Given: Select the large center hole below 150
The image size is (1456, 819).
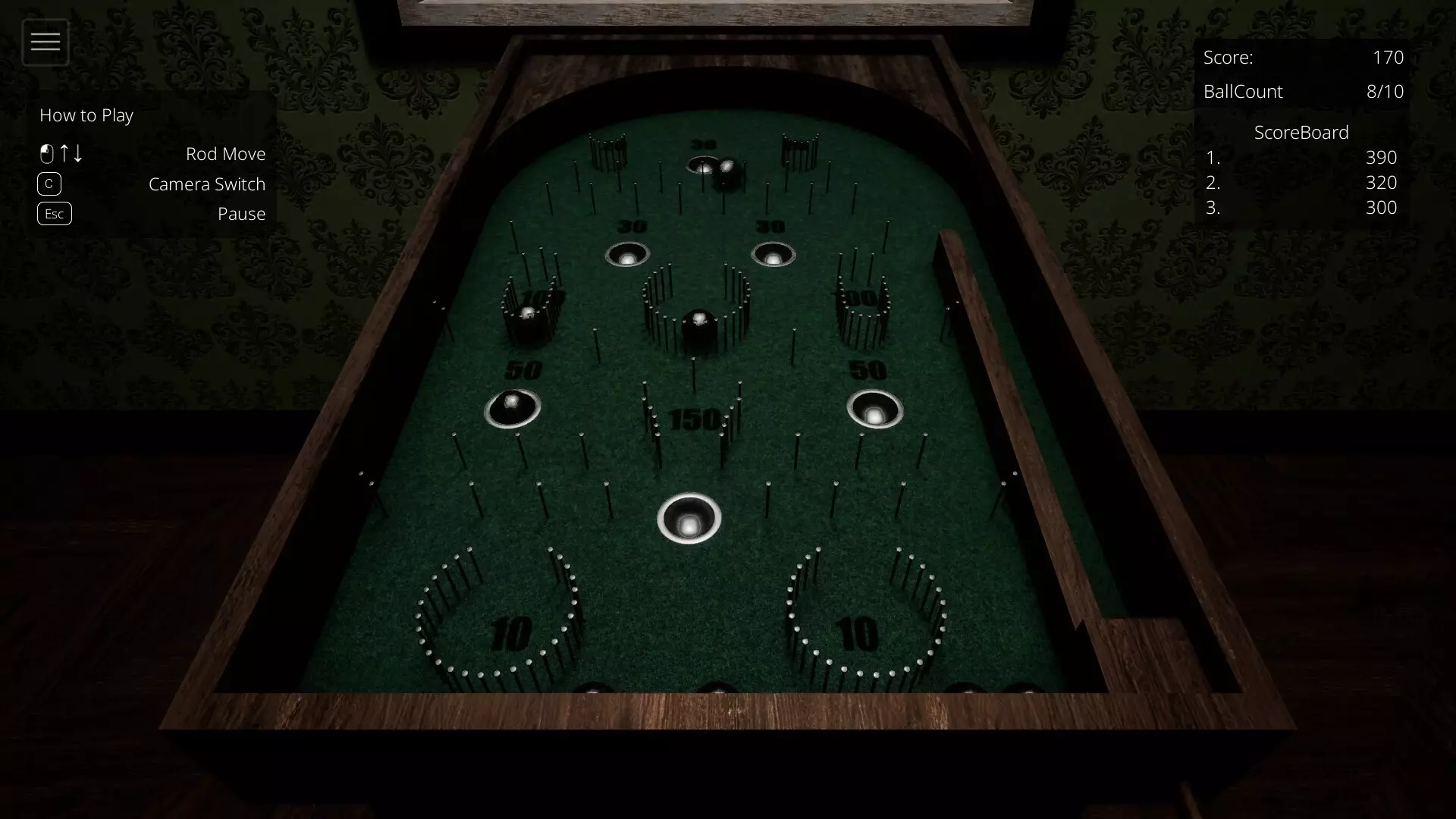Looking at the screenshot, I should (689, 518).
